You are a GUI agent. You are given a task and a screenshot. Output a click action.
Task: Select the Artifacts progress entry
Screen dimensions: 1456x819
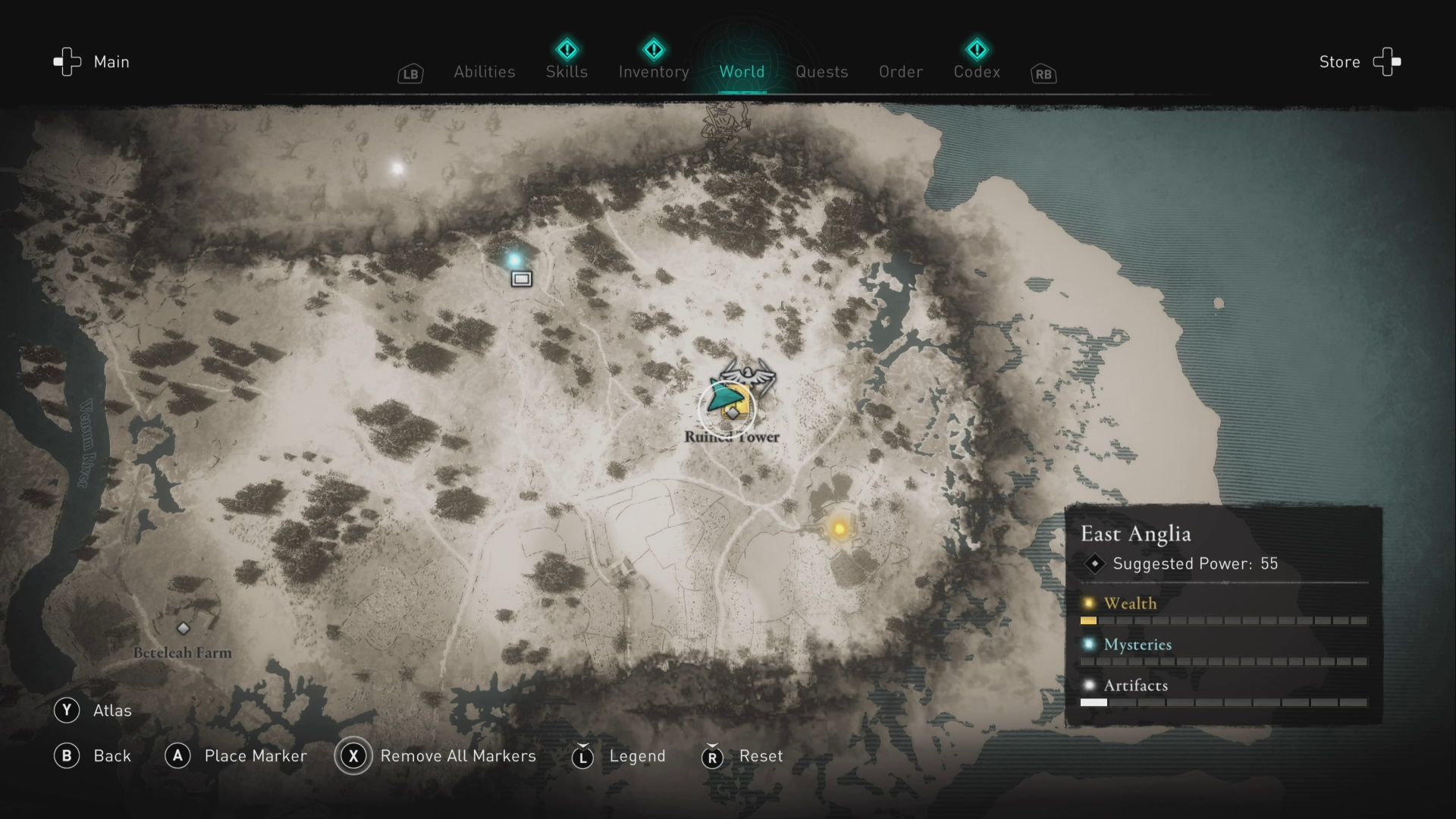point(1135,686)
